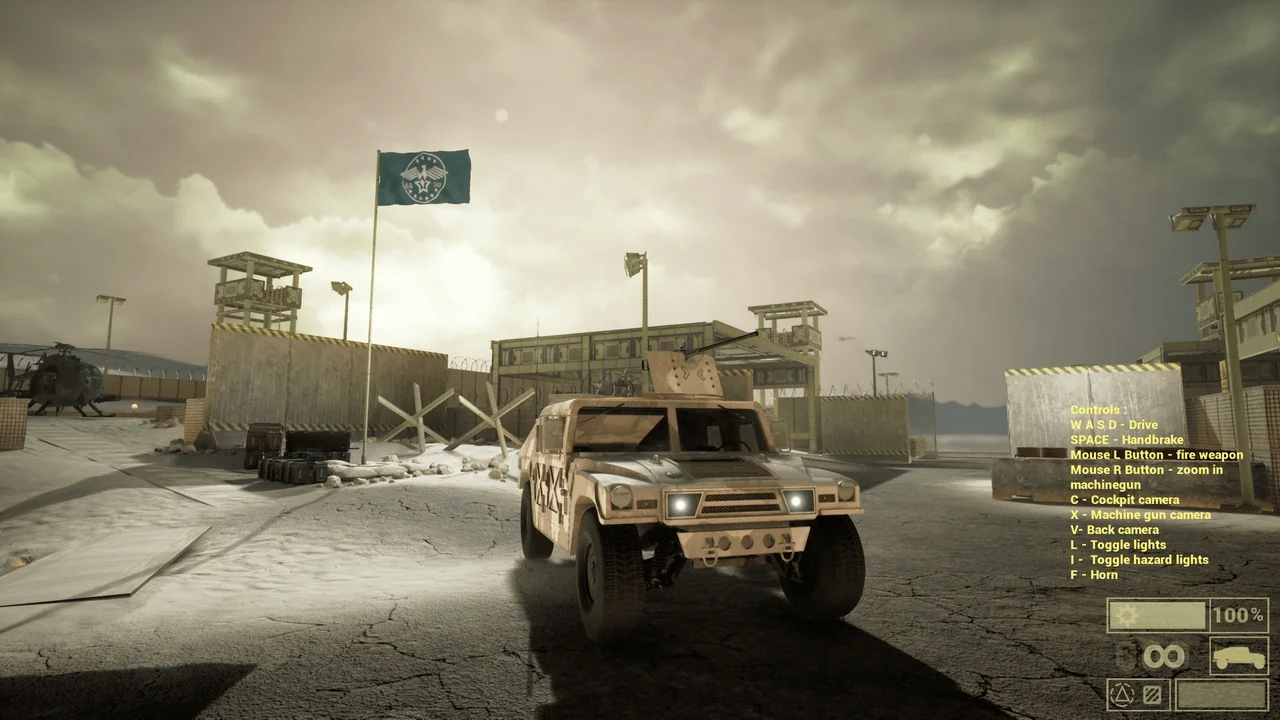
Task: Click the hazard triangle warning icon
Action: 1121,694
